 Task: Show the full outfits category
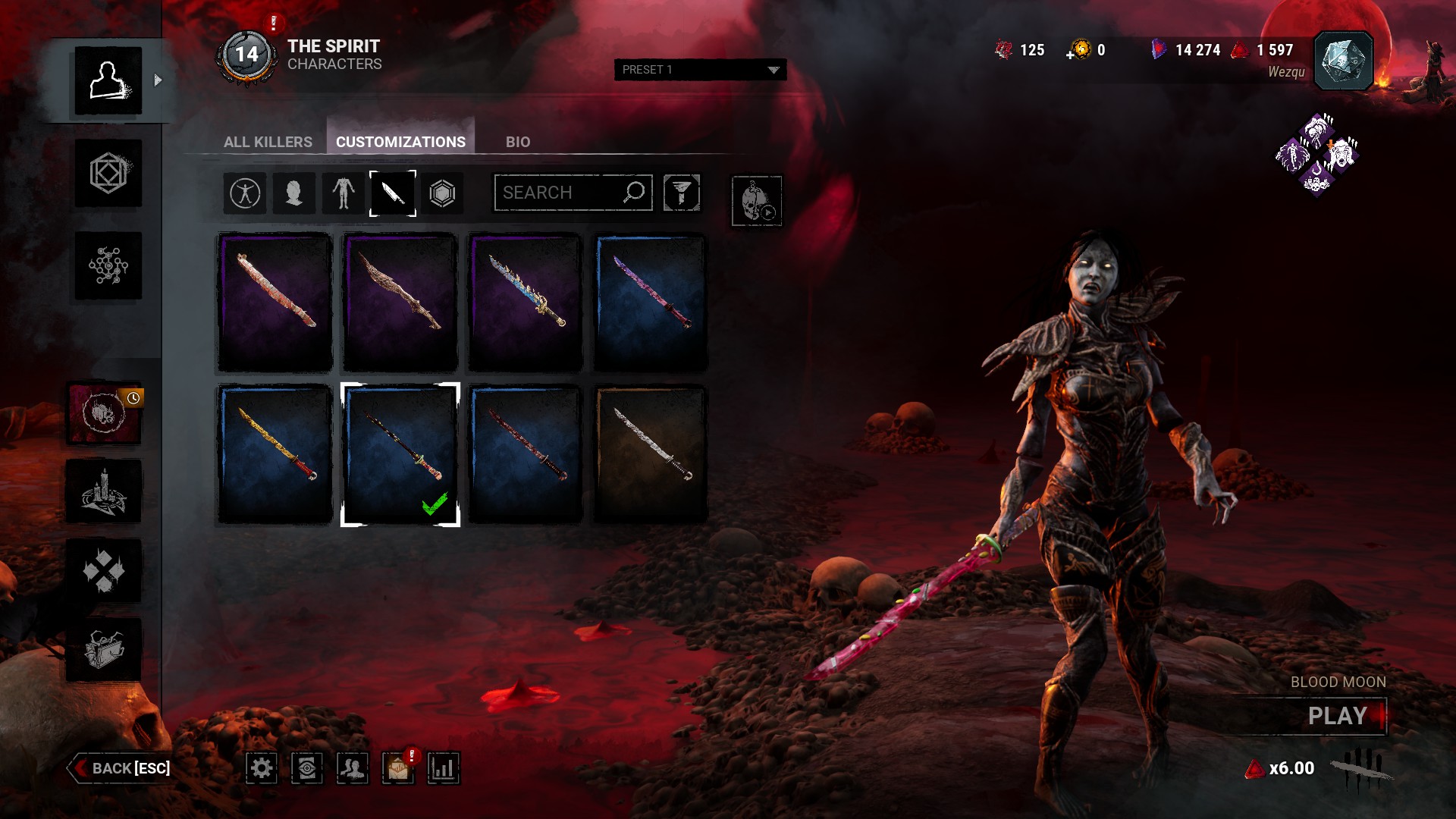pyautogui.click(x=245, y=193)
